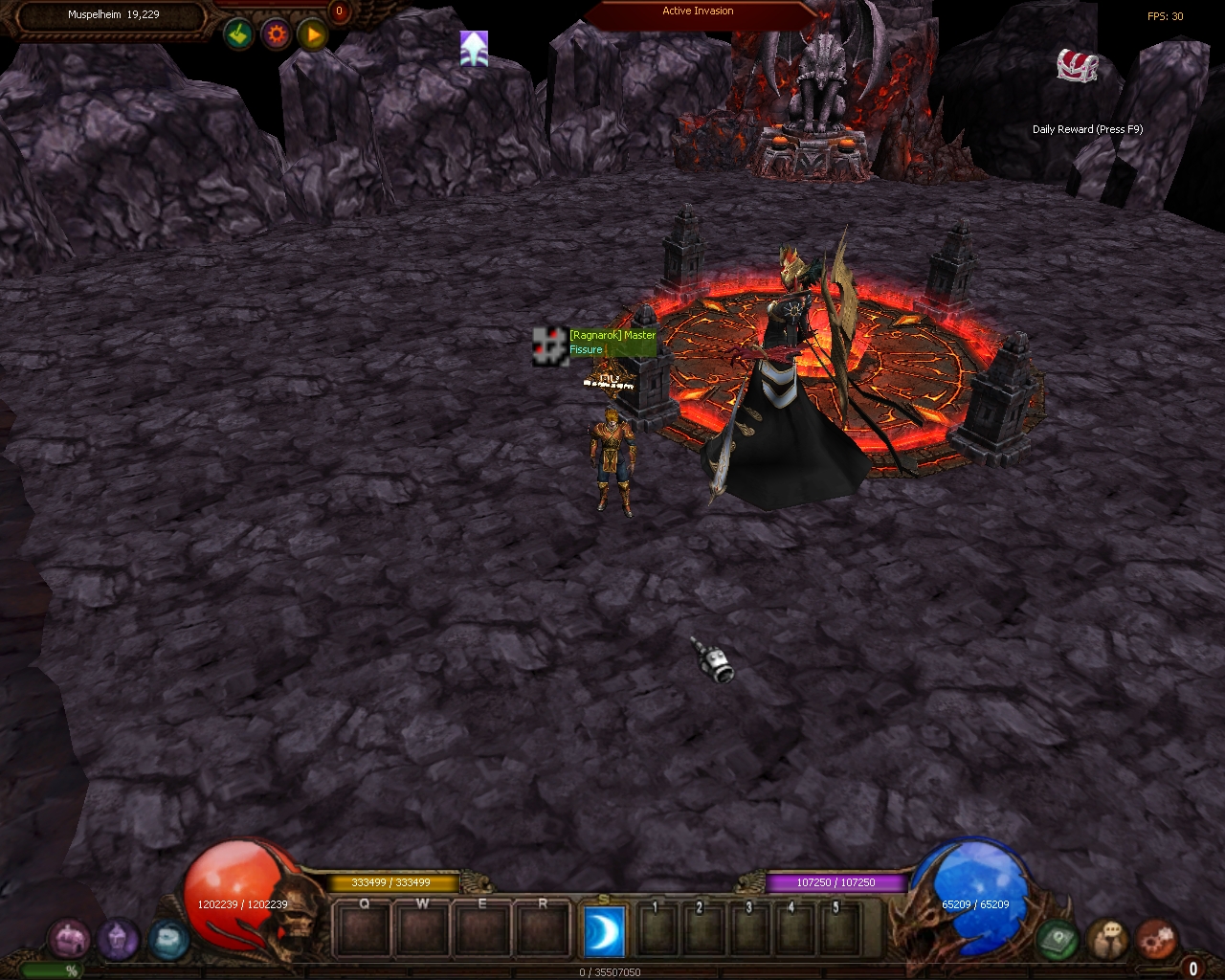Click the green broom icon button
1225x980 pixels.
click(238, 35)
